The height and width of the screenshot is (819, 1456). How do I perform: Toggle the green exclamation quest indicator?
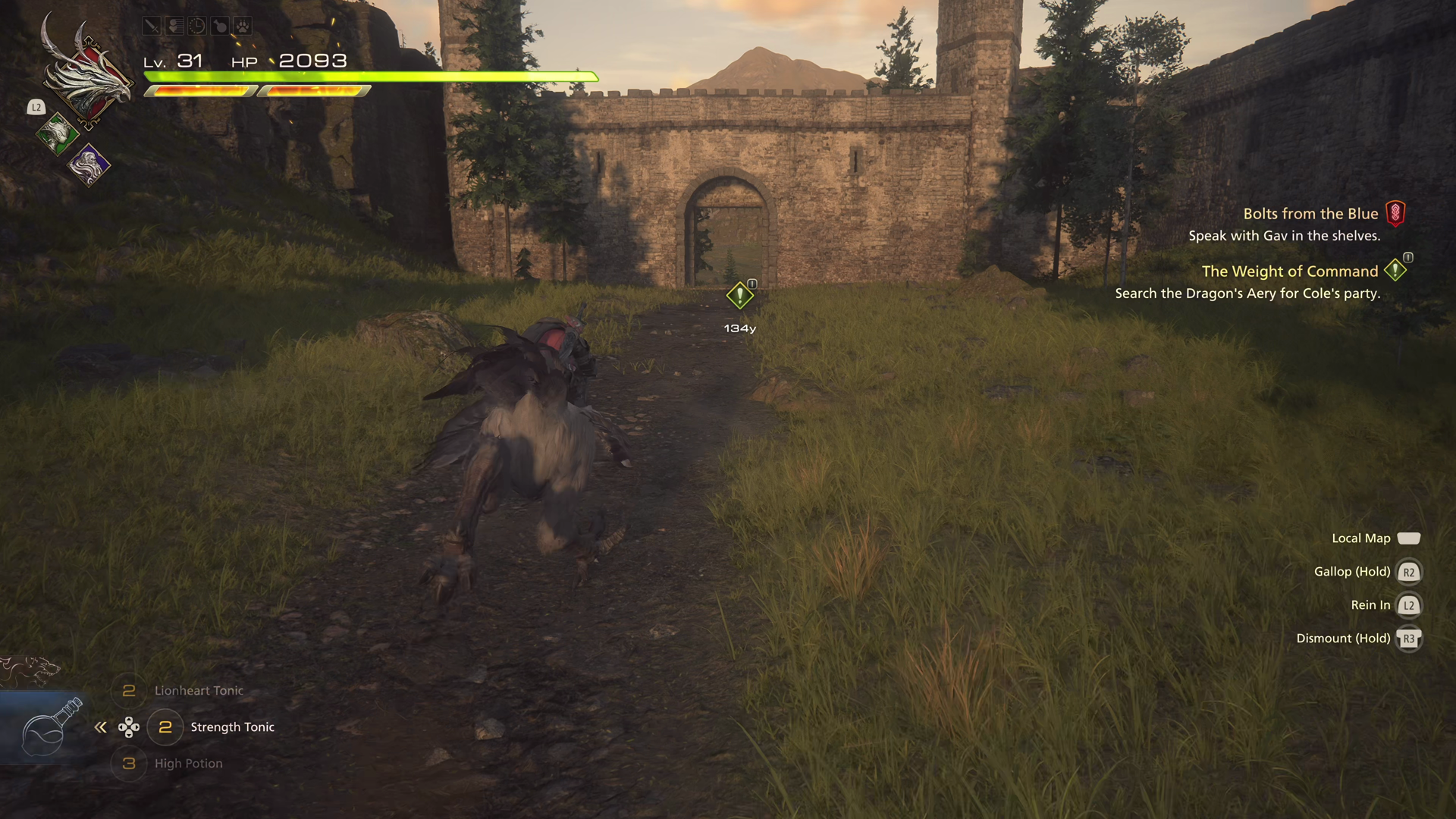pos(1394,270)
